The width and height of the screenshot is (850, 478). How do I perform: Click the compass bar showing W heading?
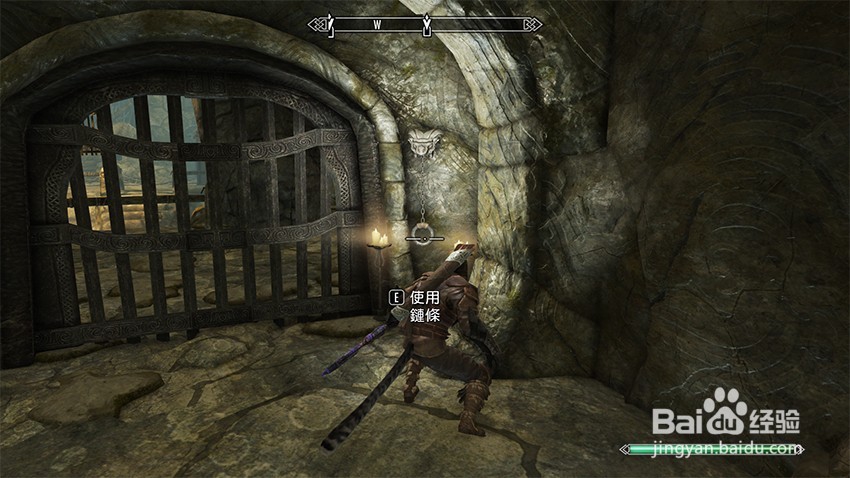tap(424, 24)
